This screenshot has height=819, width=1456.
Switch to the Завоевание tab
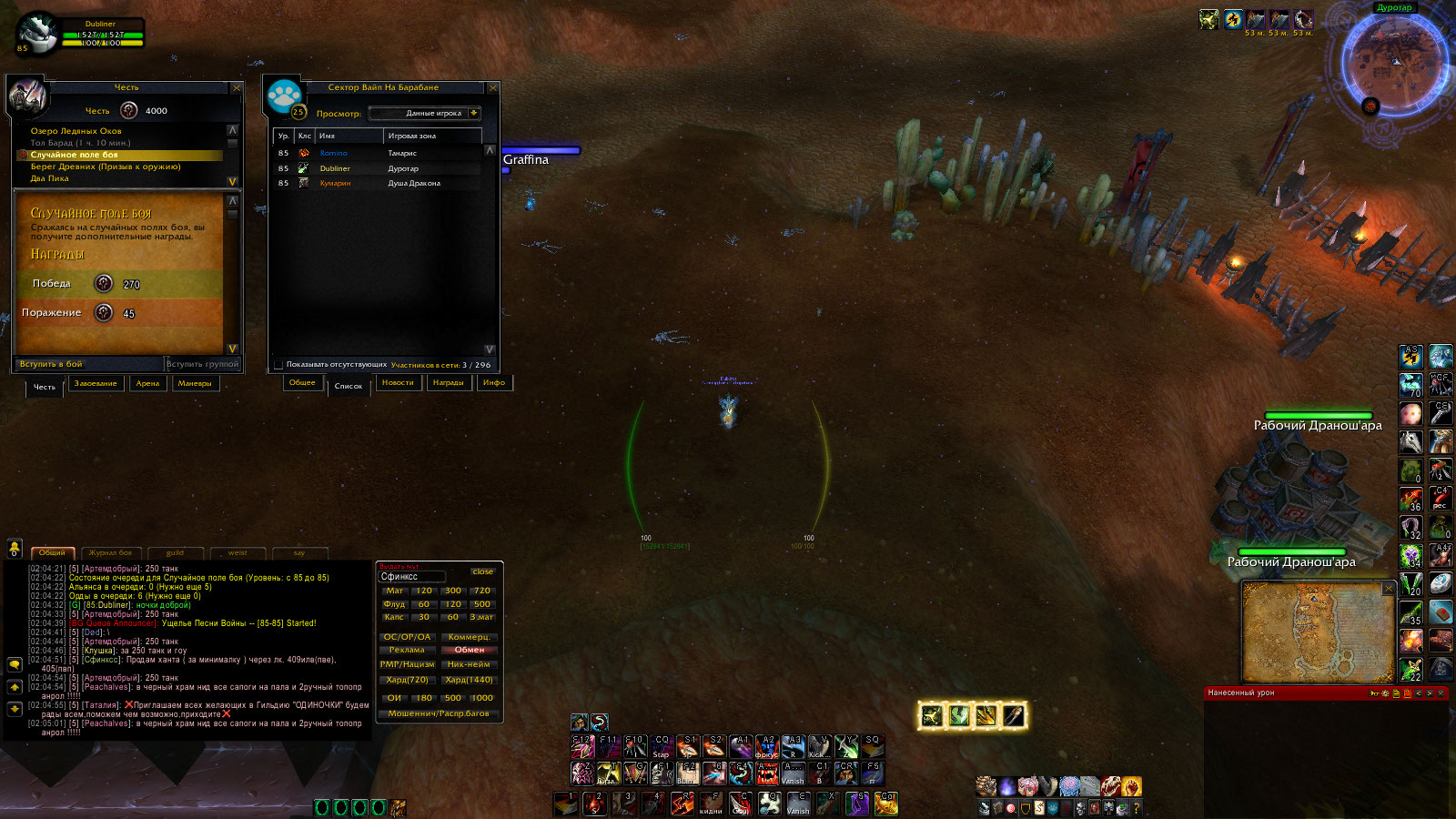point(96,384)
